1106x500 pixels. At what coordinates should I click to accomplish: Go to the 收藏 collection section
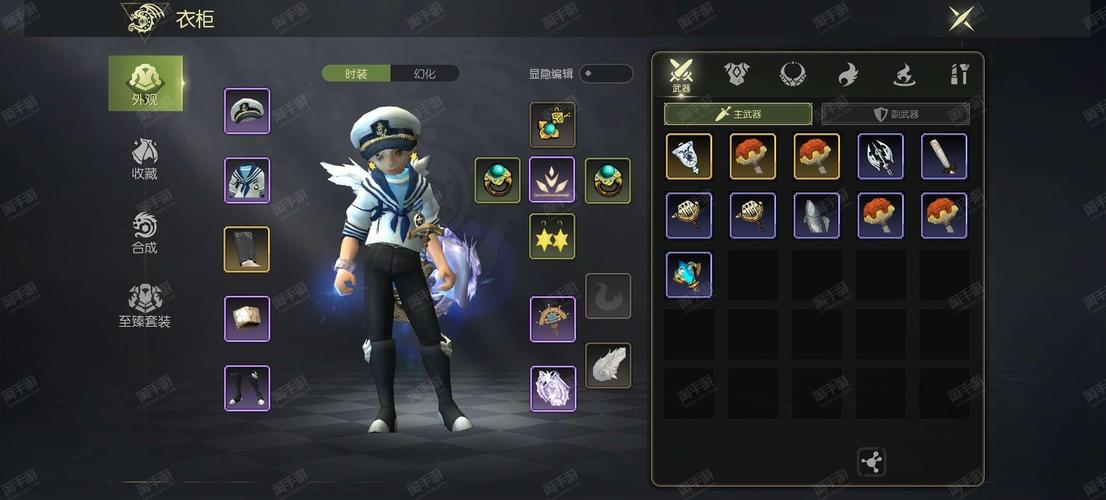click(145, 158)
